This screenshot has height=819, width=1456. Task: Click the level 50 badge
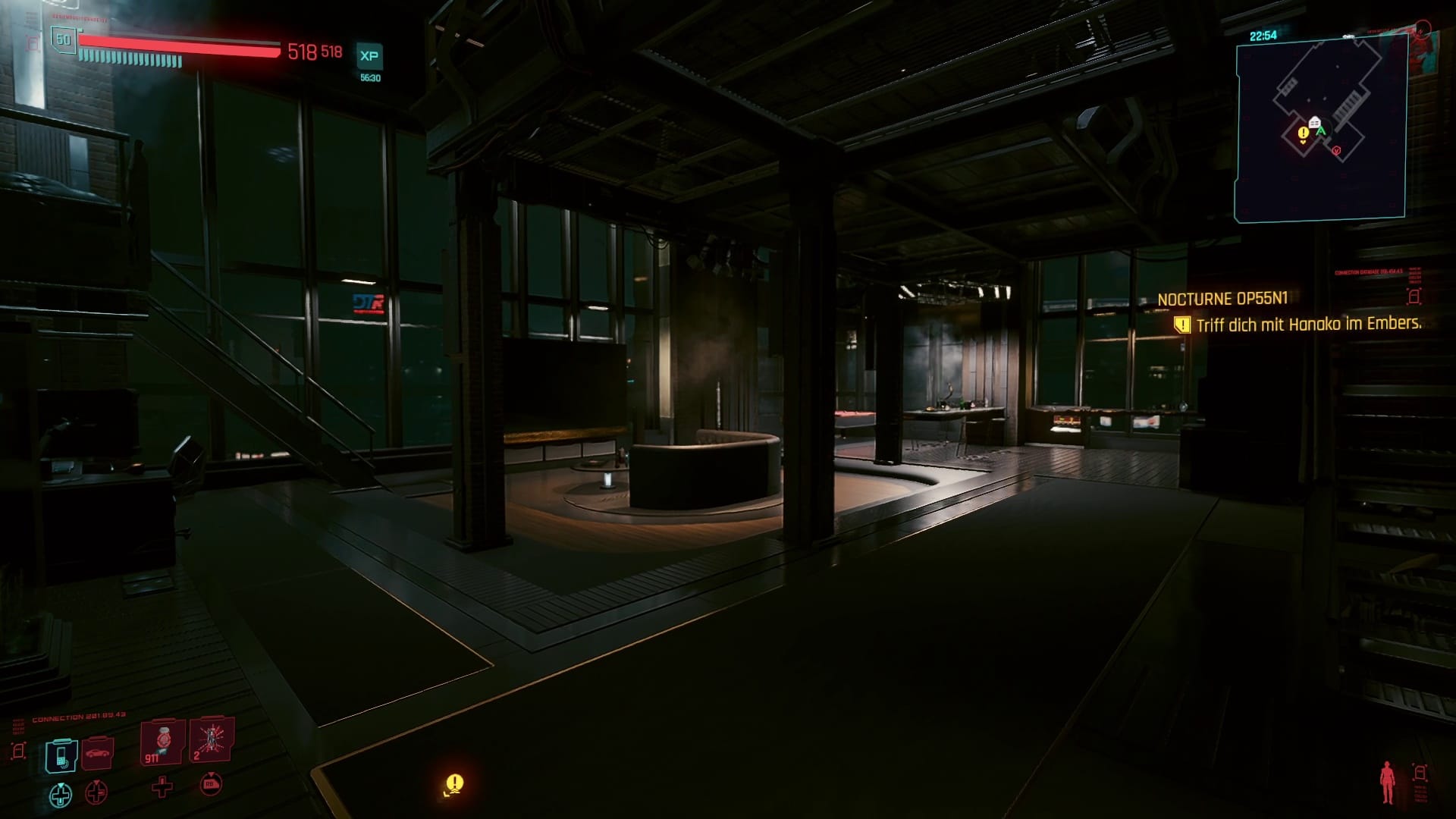(x=63, y=40)
